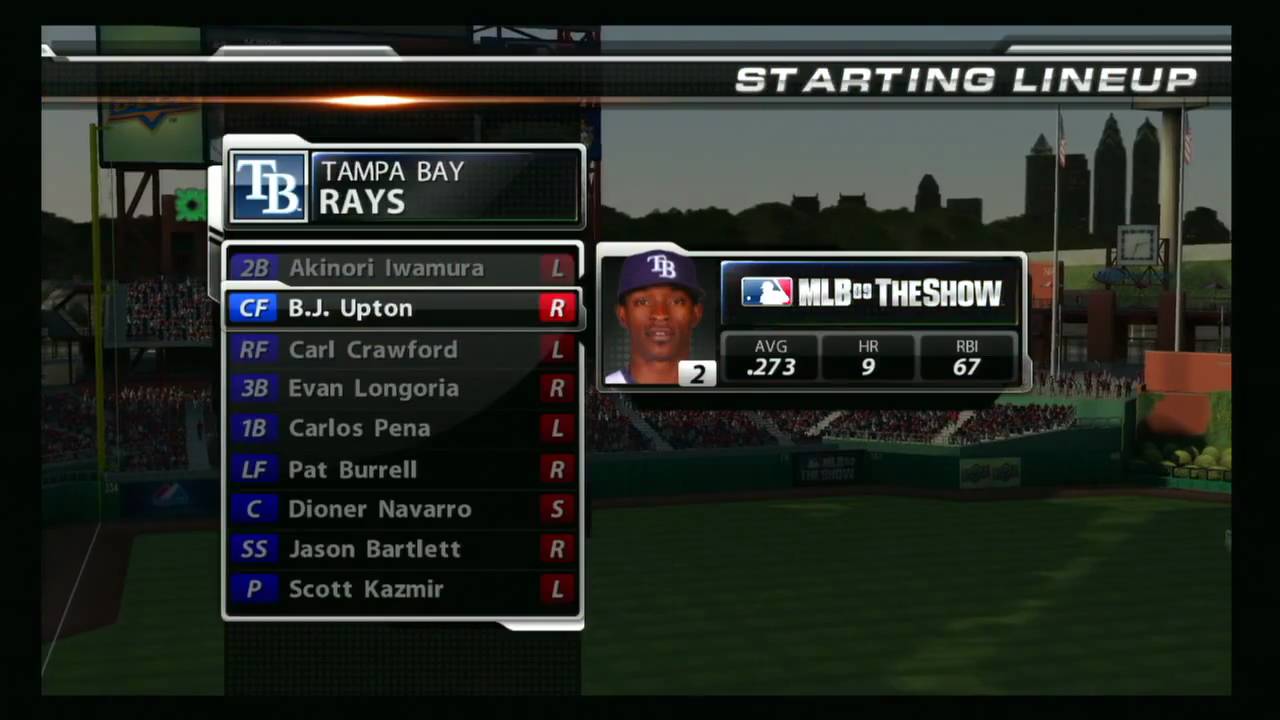Click the SS position badge beside Bartlett
This screenshot has width=1280, height=720.
[x=254, y=548]
